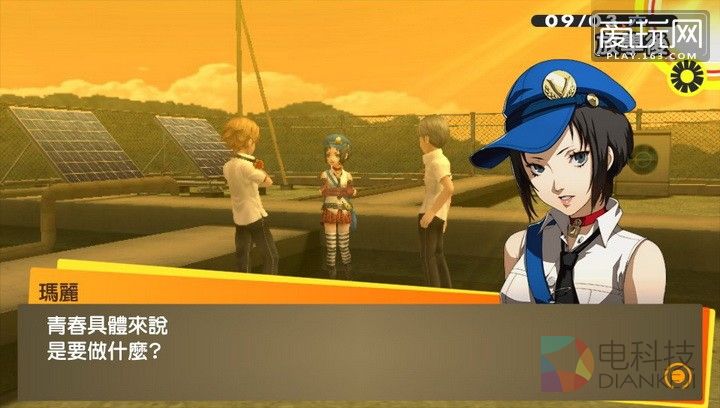Click Marie's dialogue text box to continue
The image size is (720, 408).
point(300,345)
